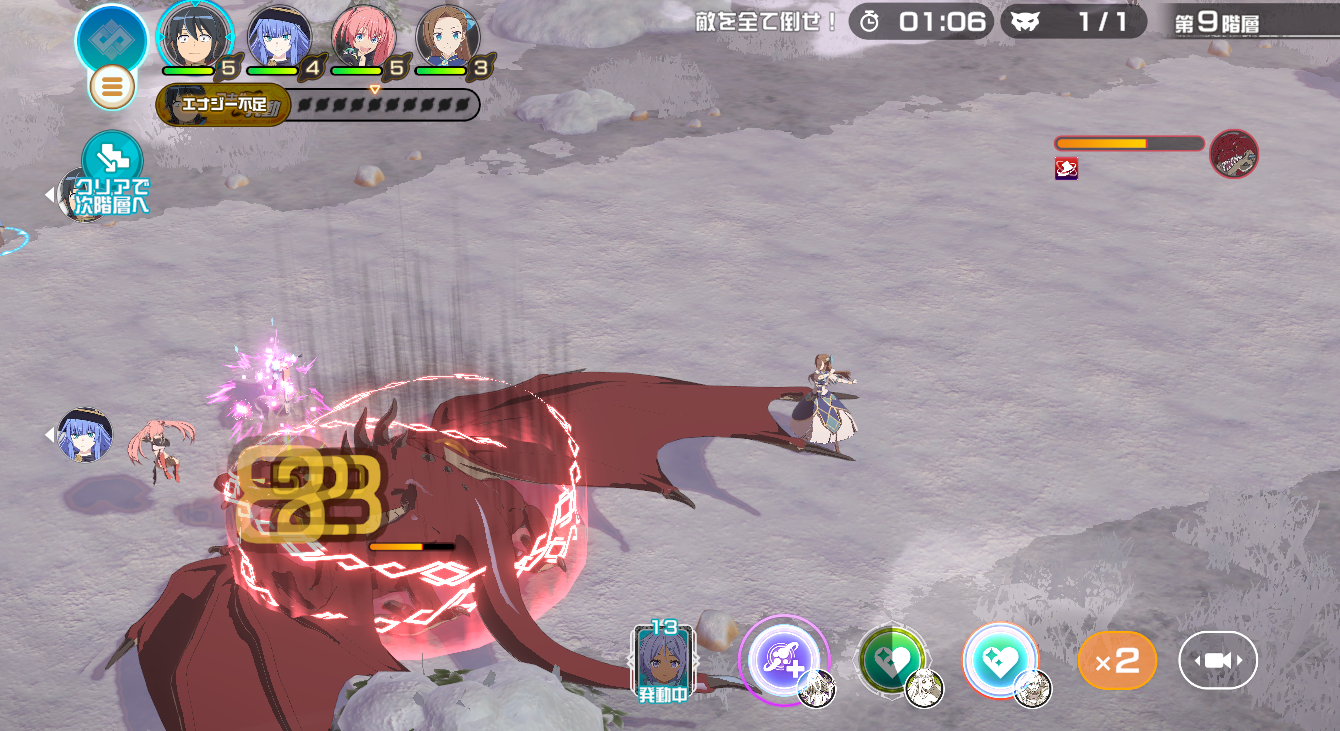Screen dimensions: 1340x731
Task: Activate the purple planet-plus skill
Action: tap(783, 660)
